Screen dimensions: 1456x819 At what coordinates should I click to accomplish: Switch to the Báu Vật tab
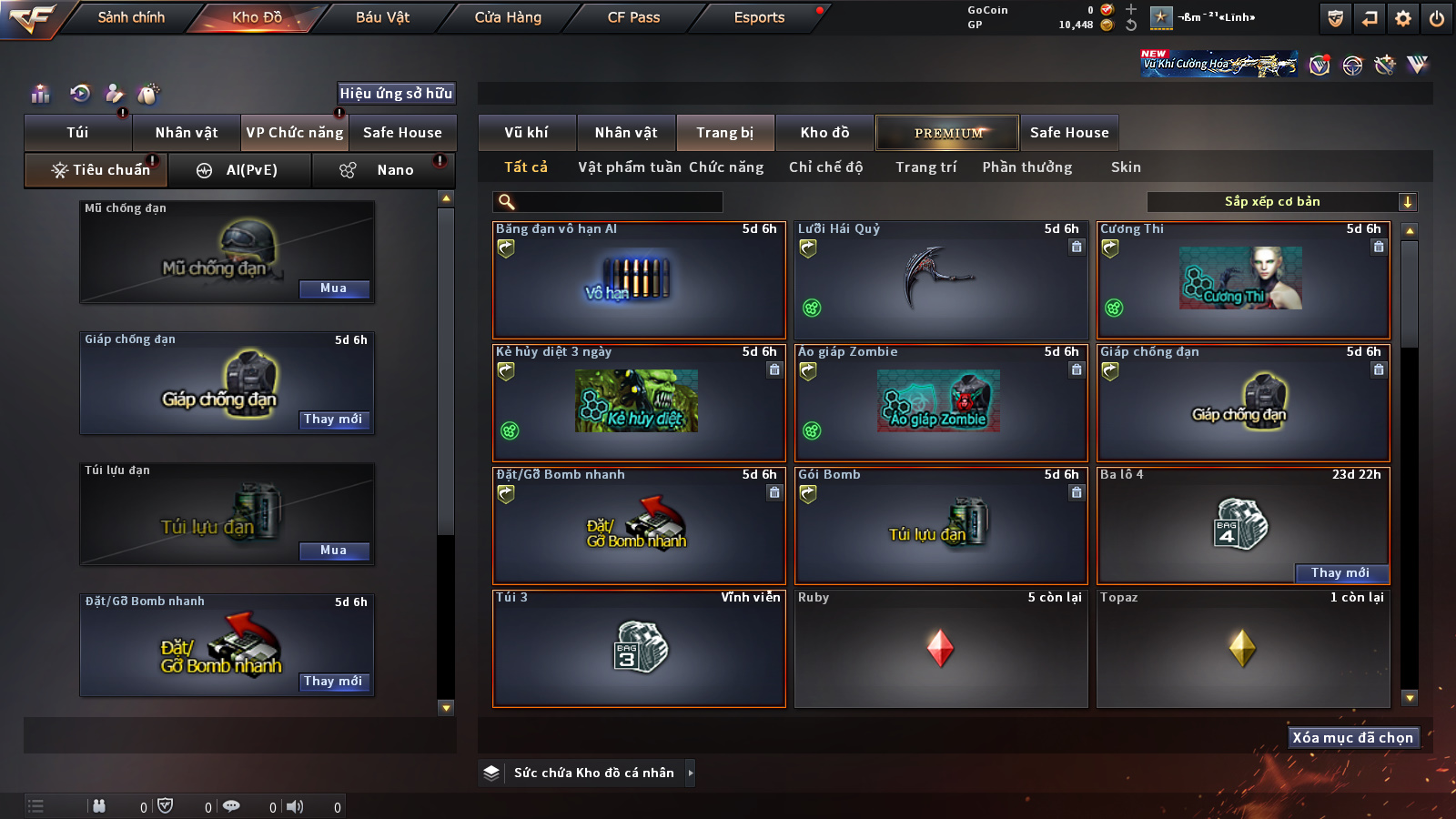[x=382, y=17]
